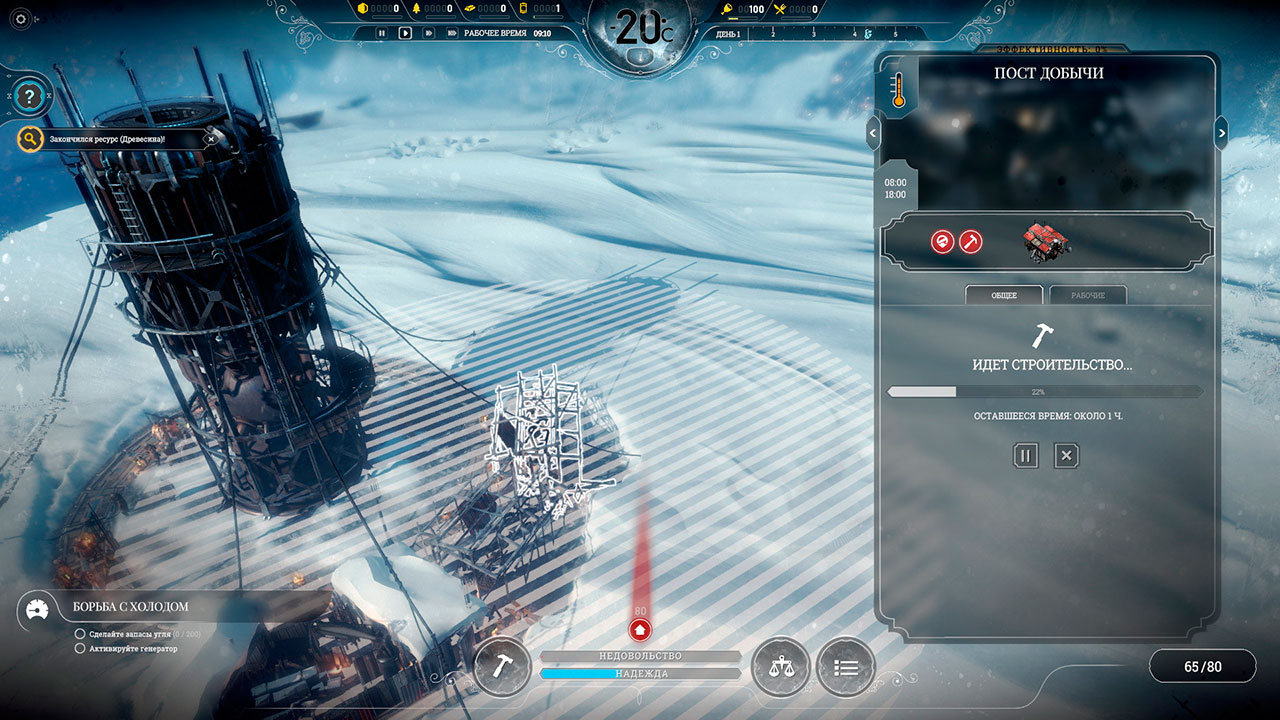This screenshot has height=720, width=1280.
Task: Set triple fast-forward speed
Action: [x=452, y=33]
